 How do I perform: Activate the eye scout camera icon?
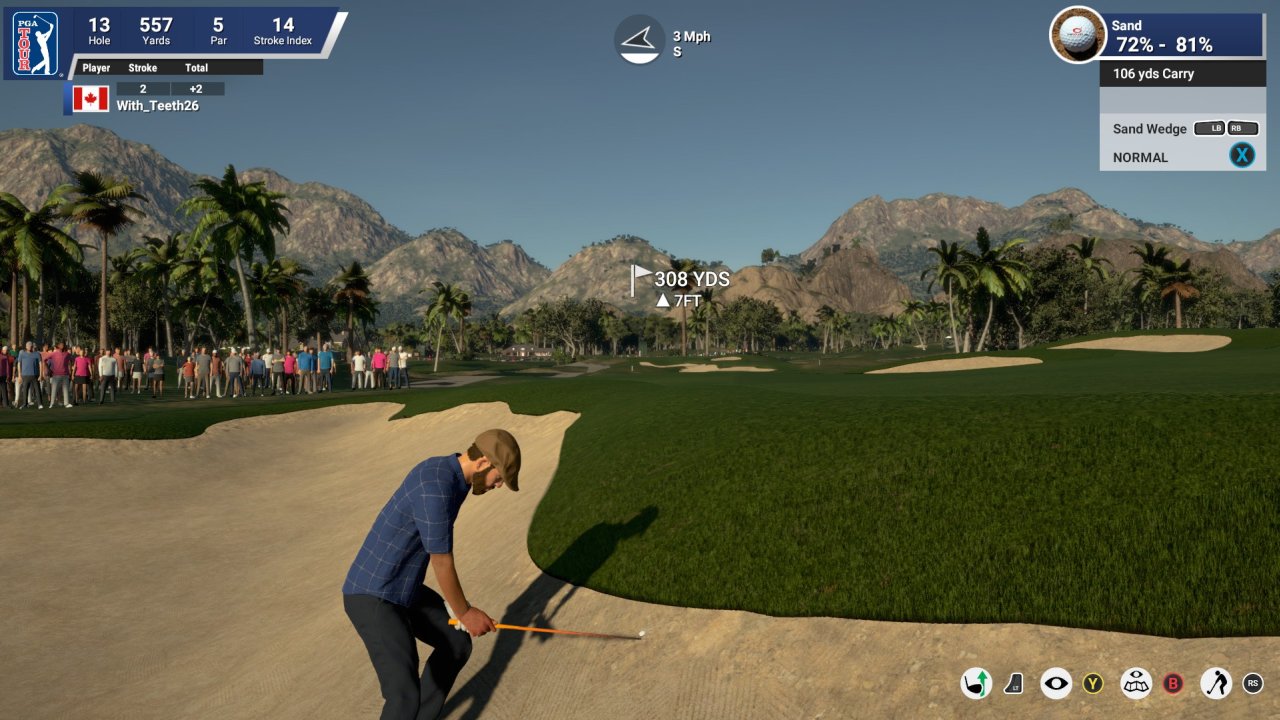pyautogui.click(x=1056, y=684)
